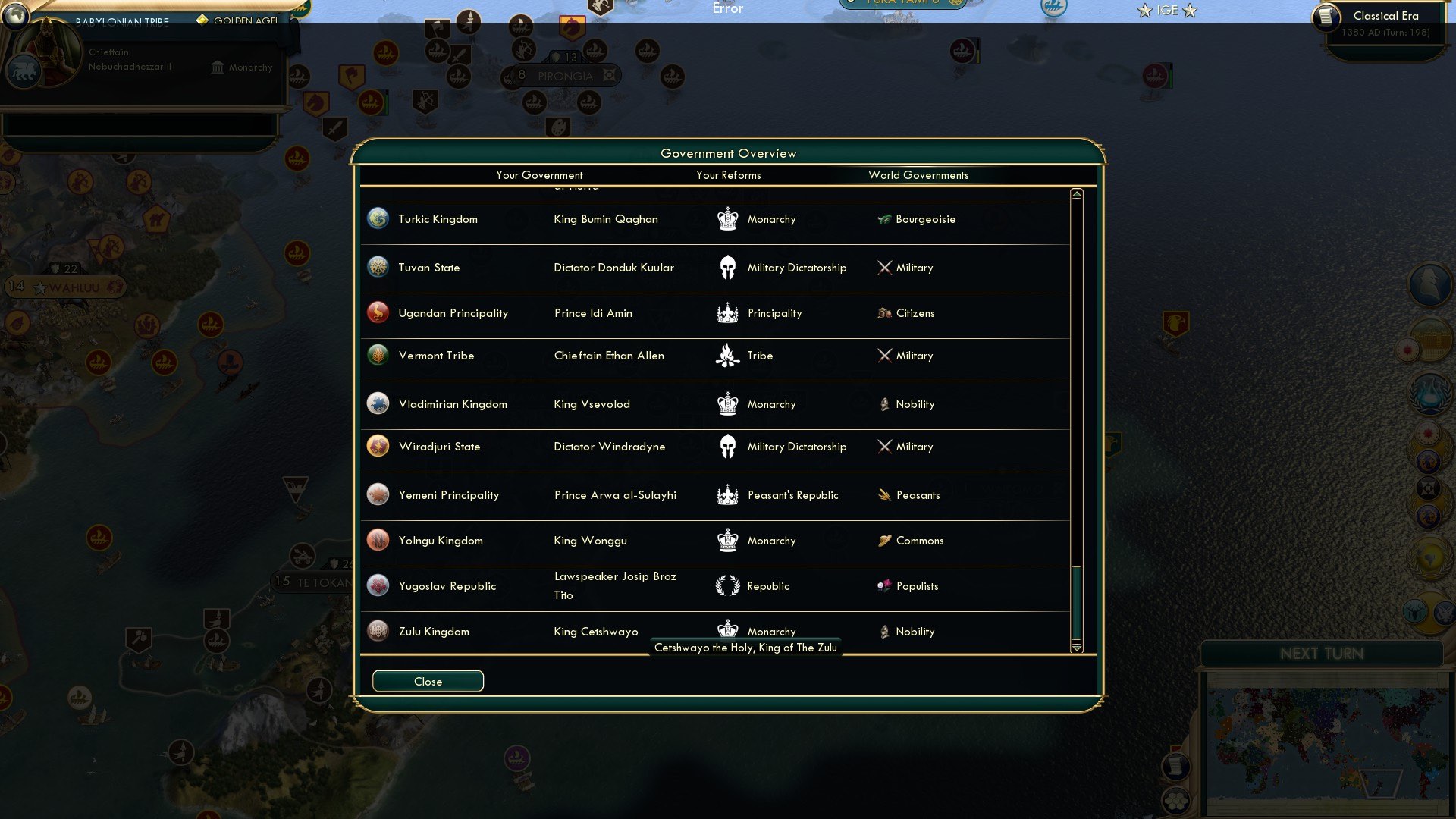Click the scrollbar up arrow
The height and width of the screenshot is (819, 1456).
(x=1076, y=194)
